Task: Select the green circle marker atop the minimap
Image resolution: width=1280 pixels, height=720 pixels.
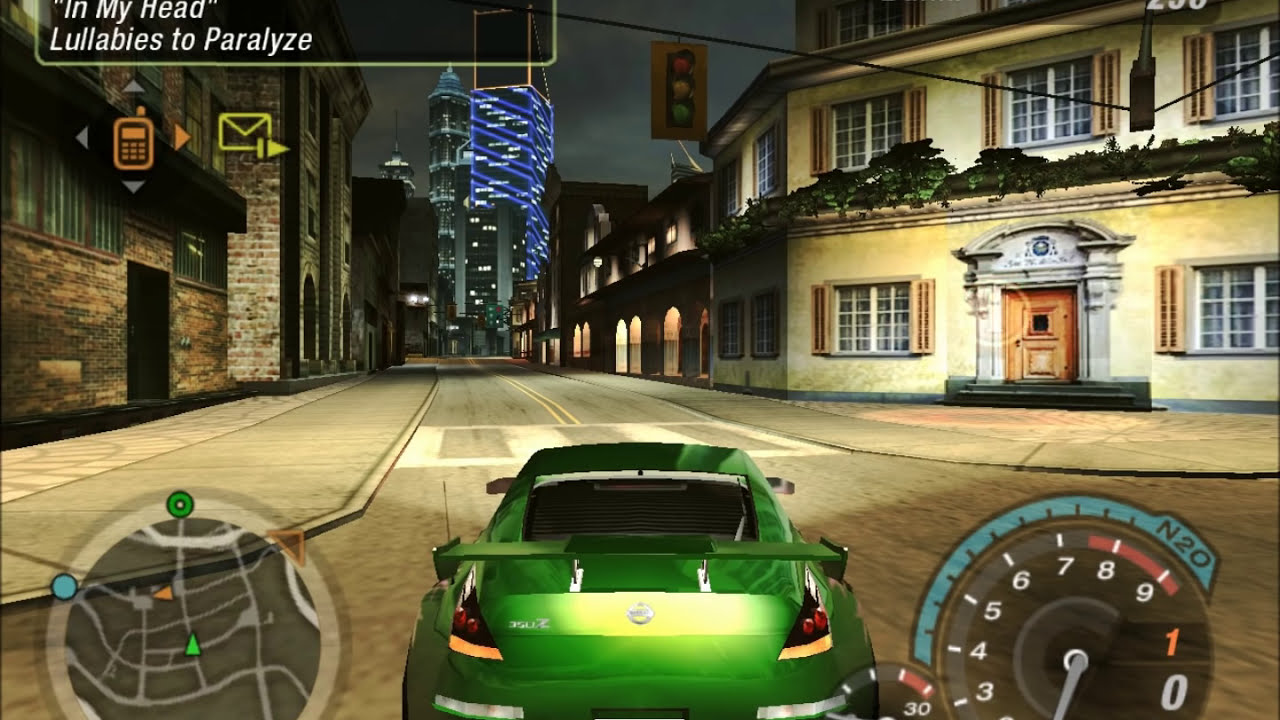Action: pyautogui.click(x=180, y=504)
